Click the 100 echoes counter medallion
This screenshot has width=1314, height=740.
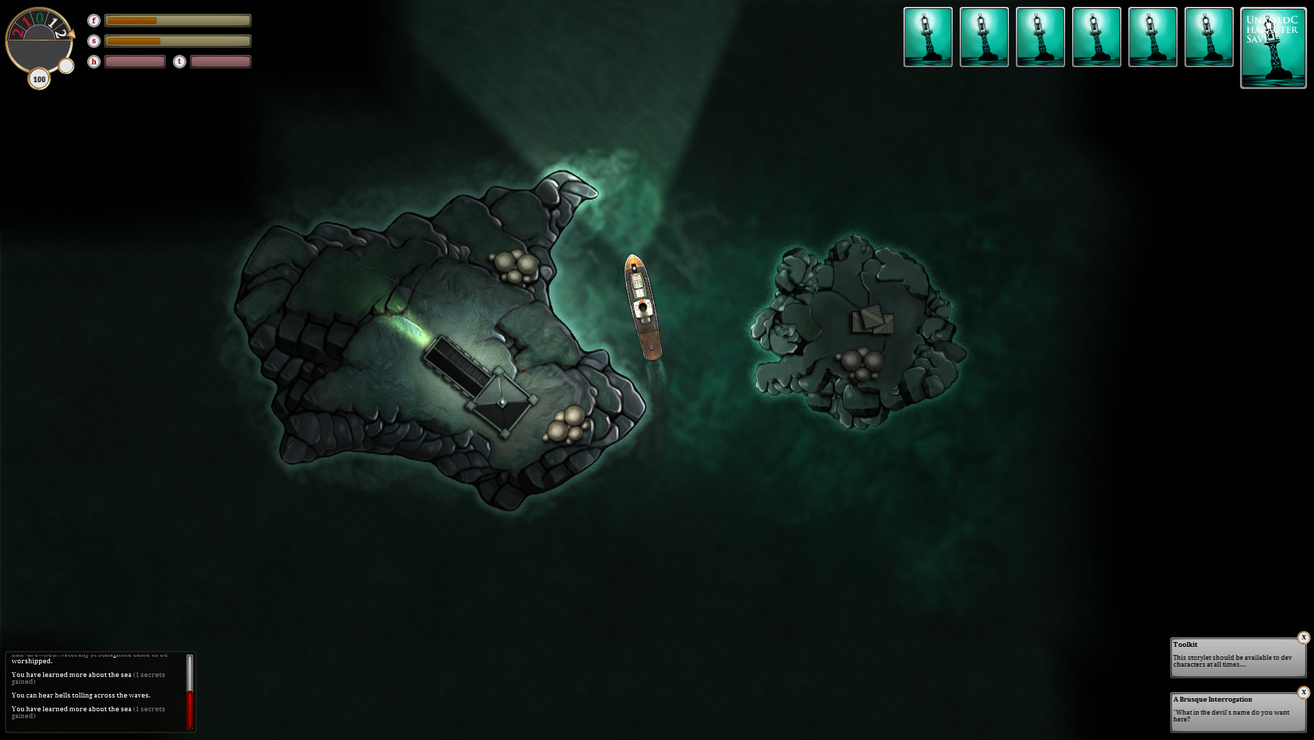tap(38, 78)
